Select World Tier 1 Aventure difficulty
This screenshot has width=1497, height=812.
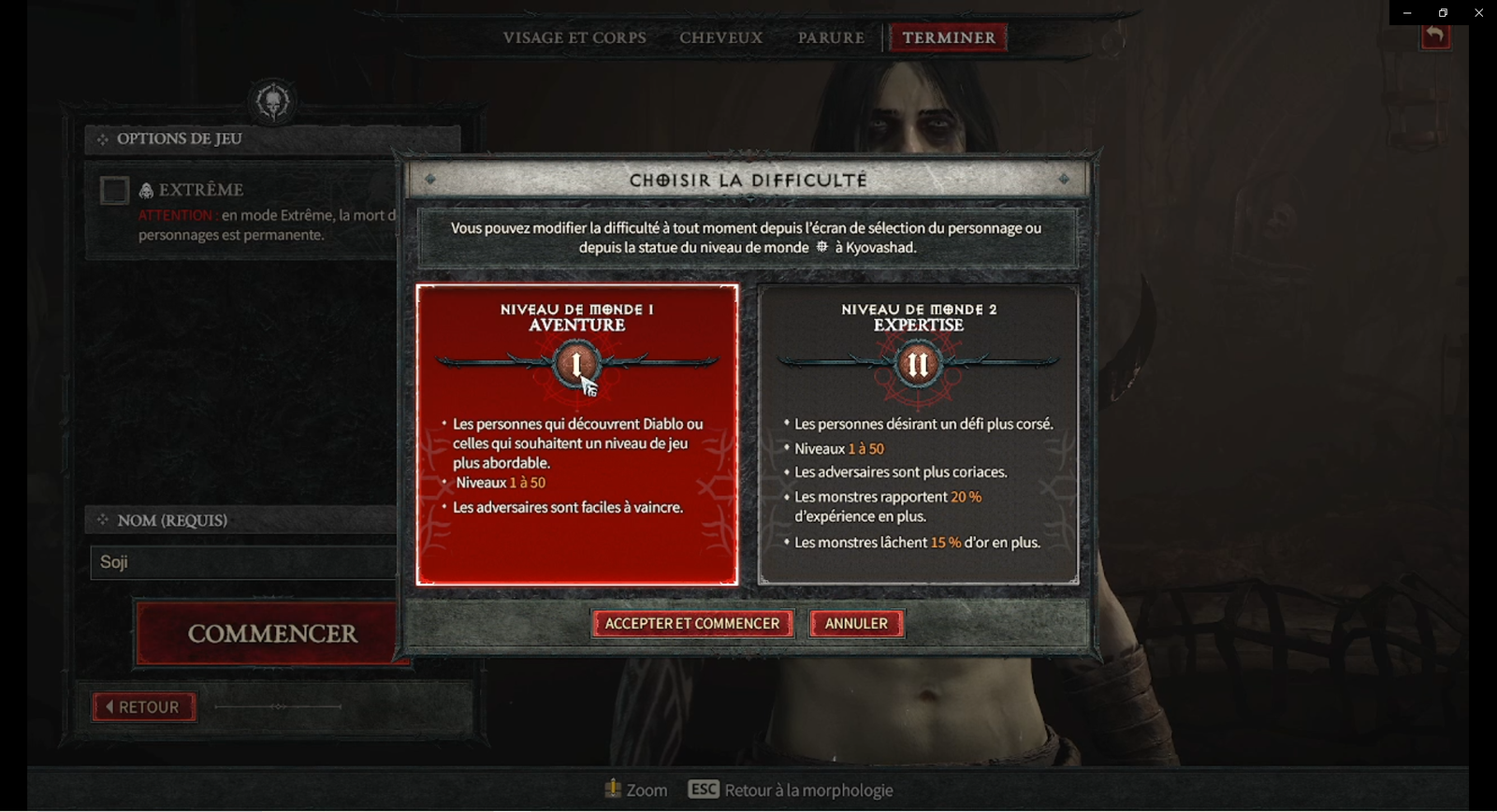(x=576, y=435)
